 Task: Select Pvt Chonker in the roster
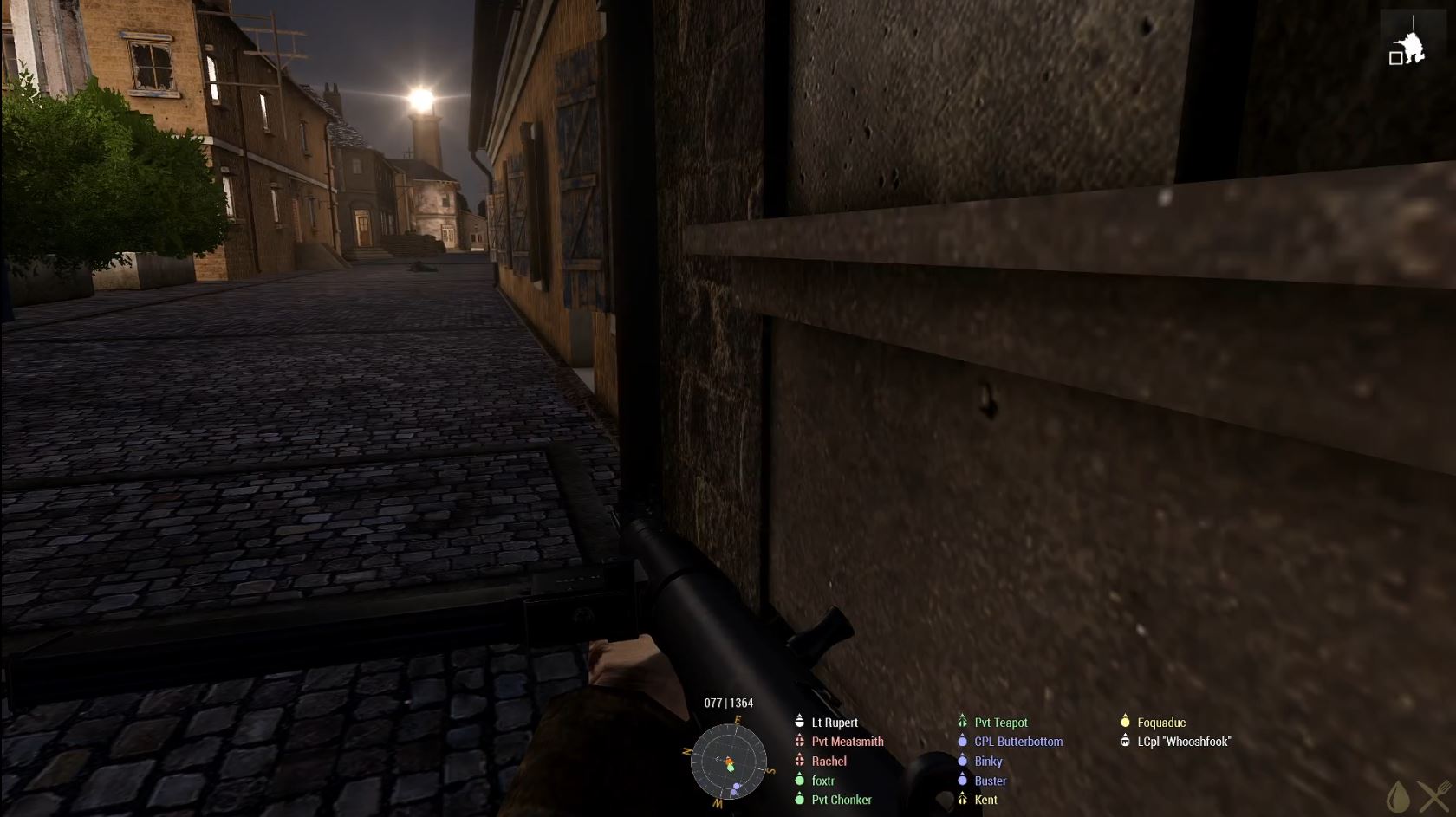[x=841, y=800]
